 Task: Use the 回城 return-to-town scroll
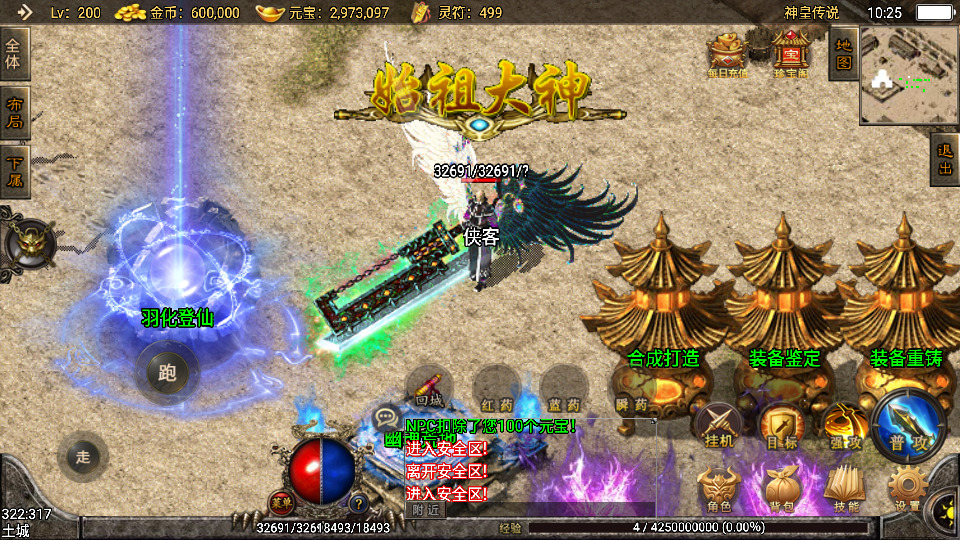tap(429, 389)
